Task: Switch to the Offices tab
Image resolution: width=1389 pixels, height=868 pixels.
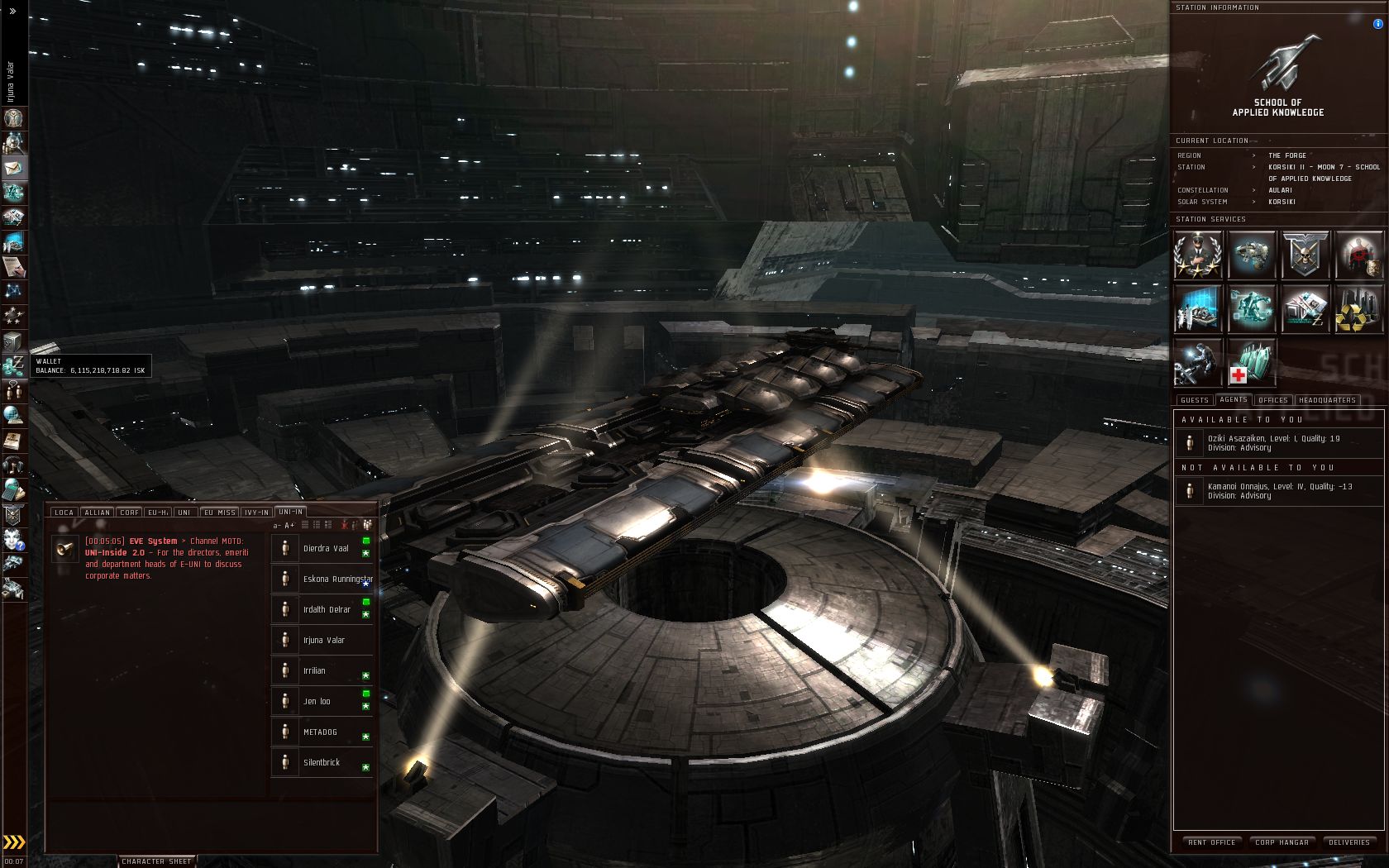Action: [x=1273, y=400]
